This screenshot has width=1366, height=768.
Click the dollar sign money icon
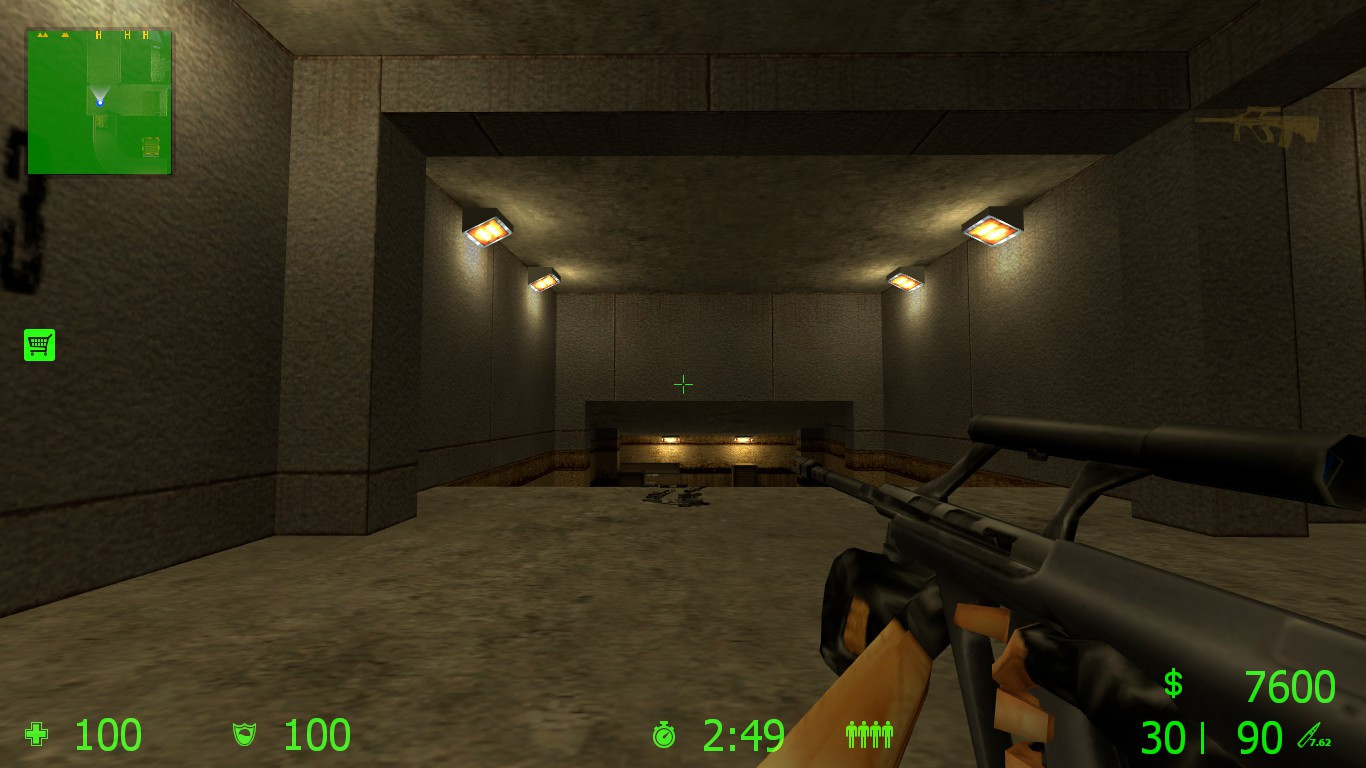coord(1172,686)
